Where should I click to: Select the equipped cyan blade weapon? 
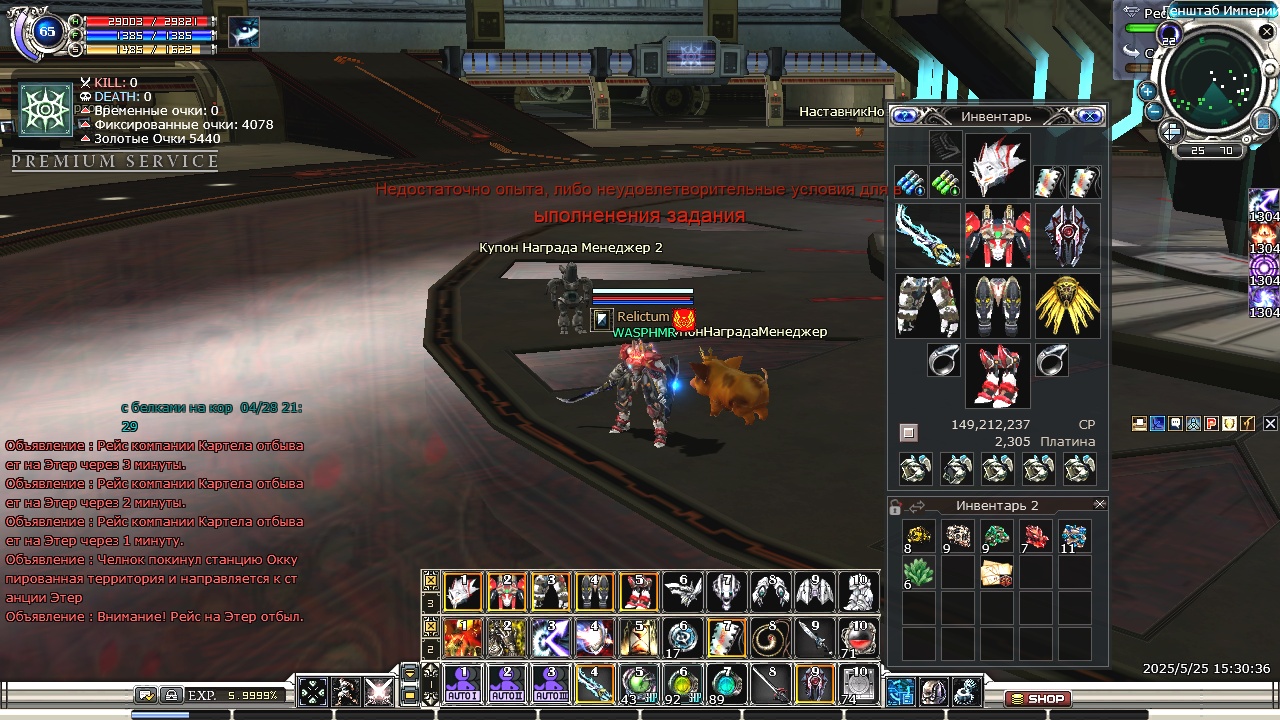tap(928, 235)
